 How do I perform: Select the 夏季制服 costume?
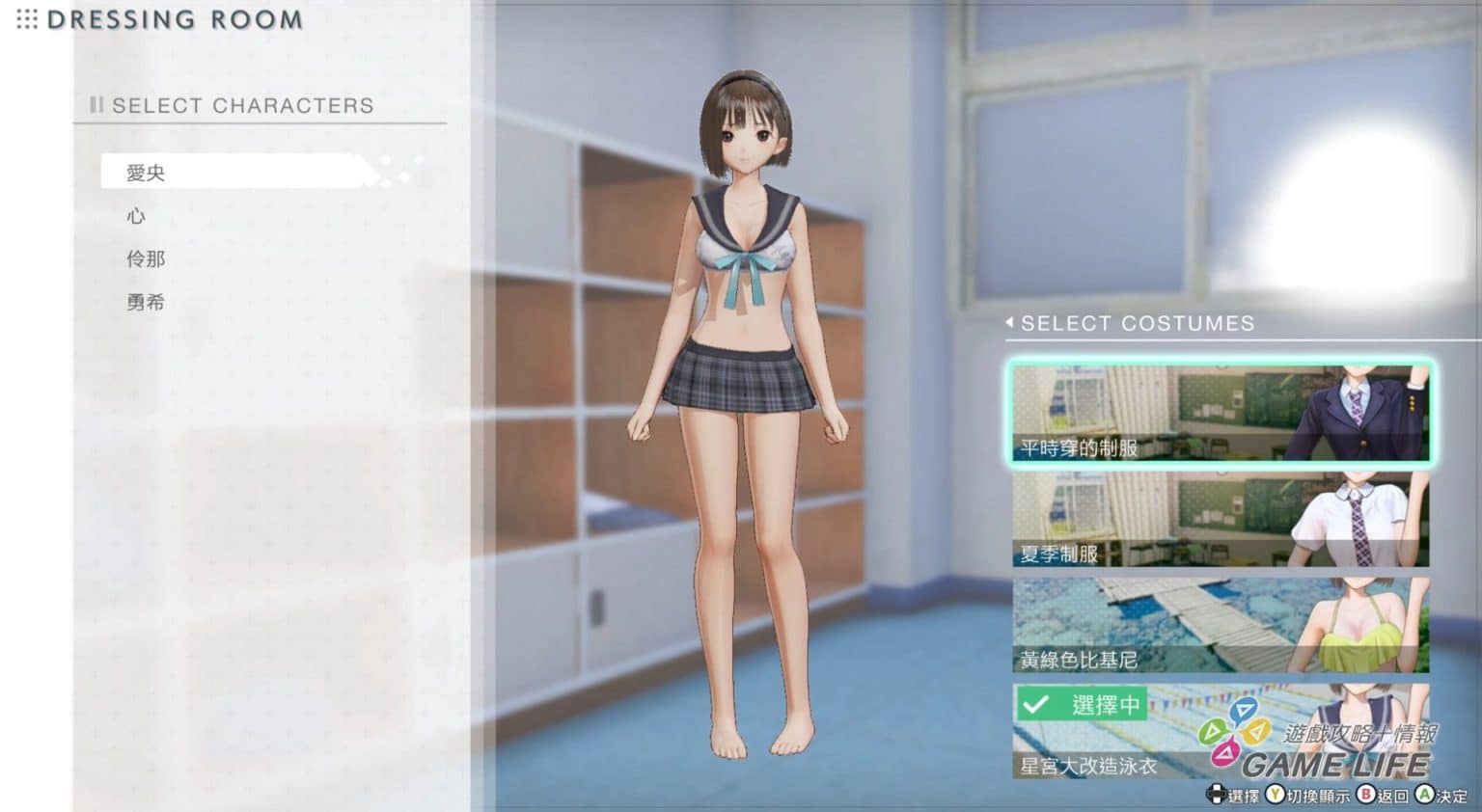click(1221, 519)
